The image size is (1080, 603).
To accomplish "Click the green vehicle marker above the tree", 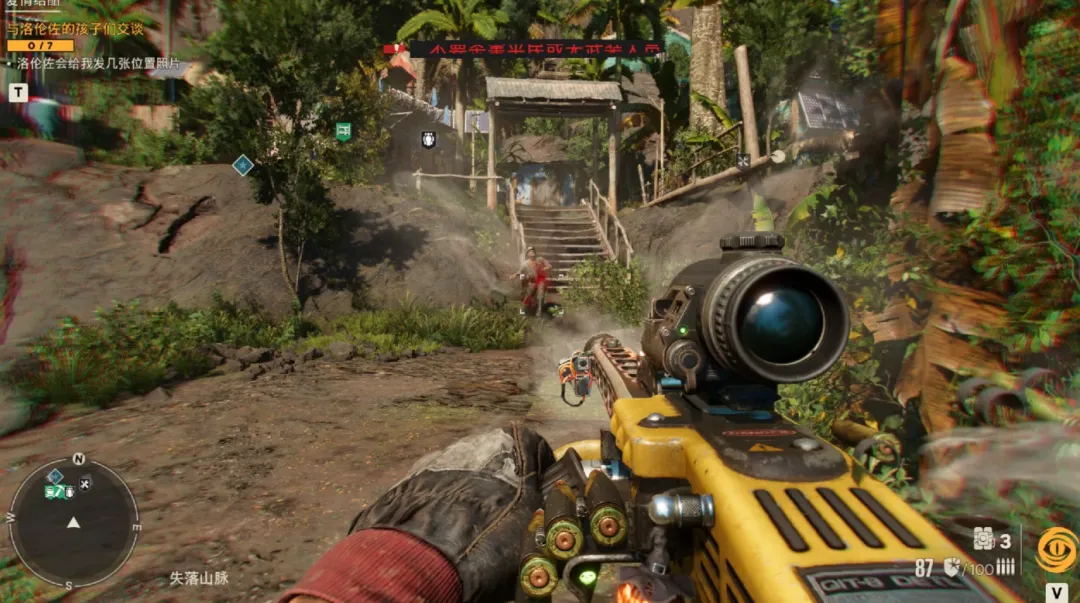I will pyautogui.click(x=343, y=131).
